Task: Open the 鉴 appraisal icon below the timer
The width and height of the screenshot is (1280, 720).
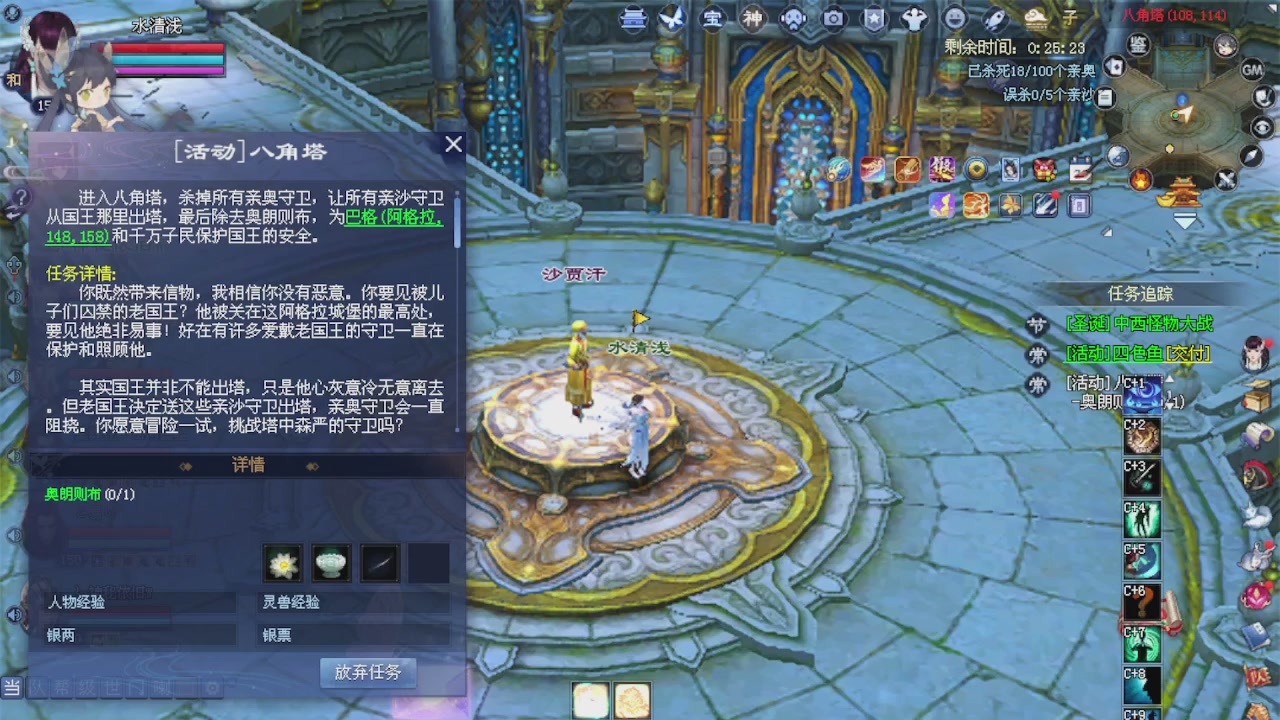Action: (1137, 46)
